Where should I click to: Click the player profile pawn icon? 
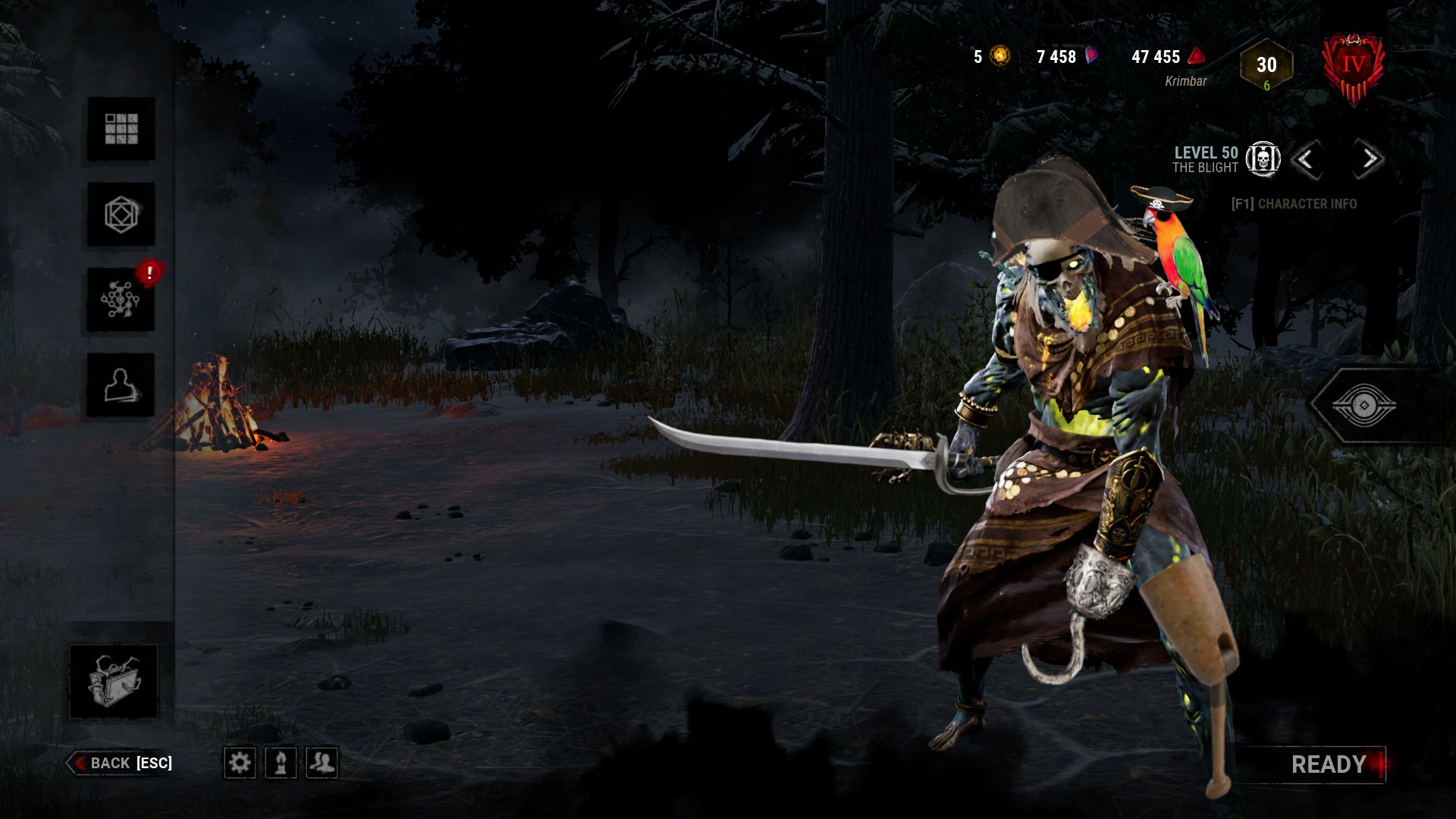(x=281, y=764)
